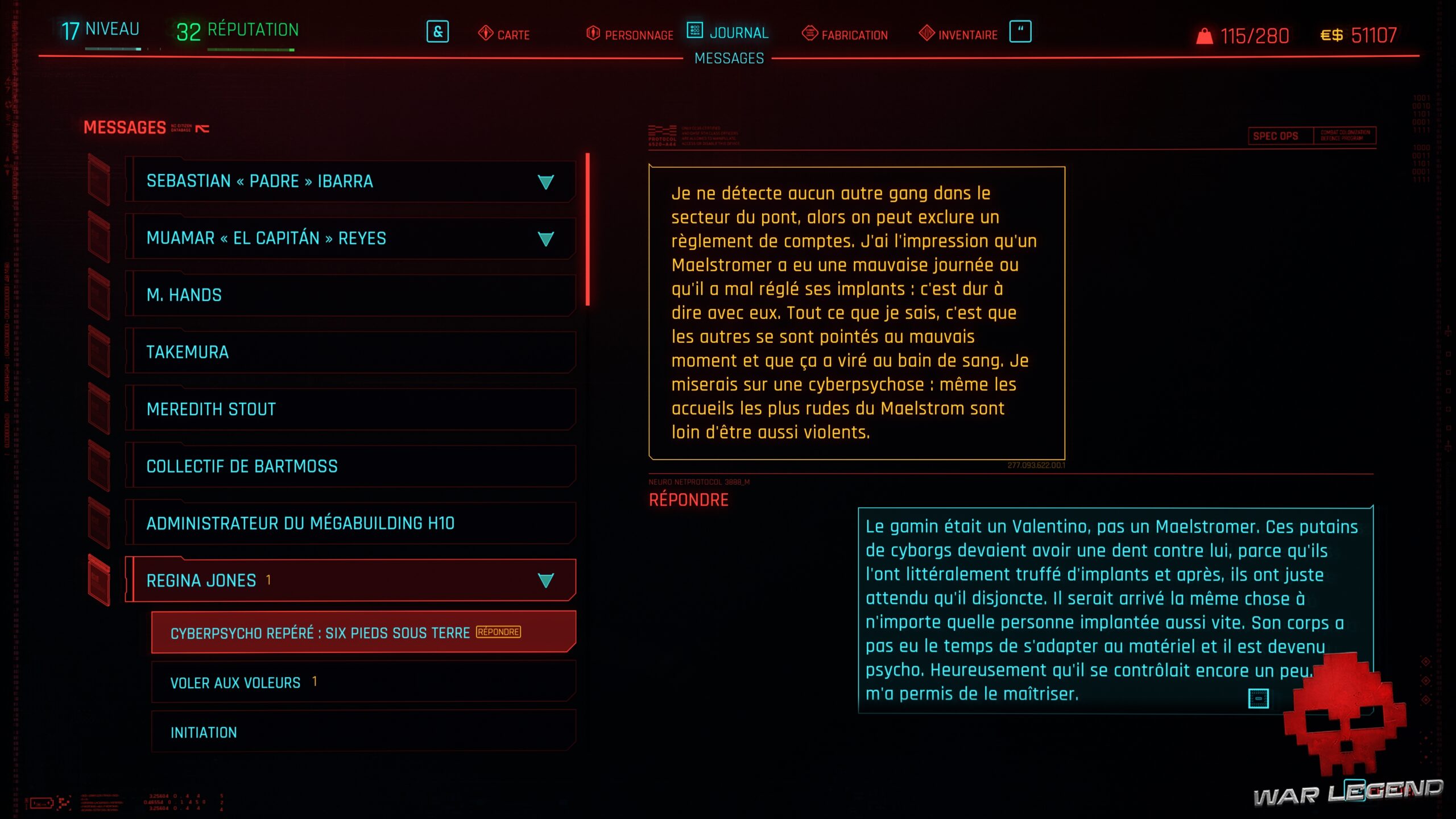Switch to the MESSAGES tab
Image resolution: width=1456 pixels, height=819 pixels.
pyautogui.click(x=728, y=58)
